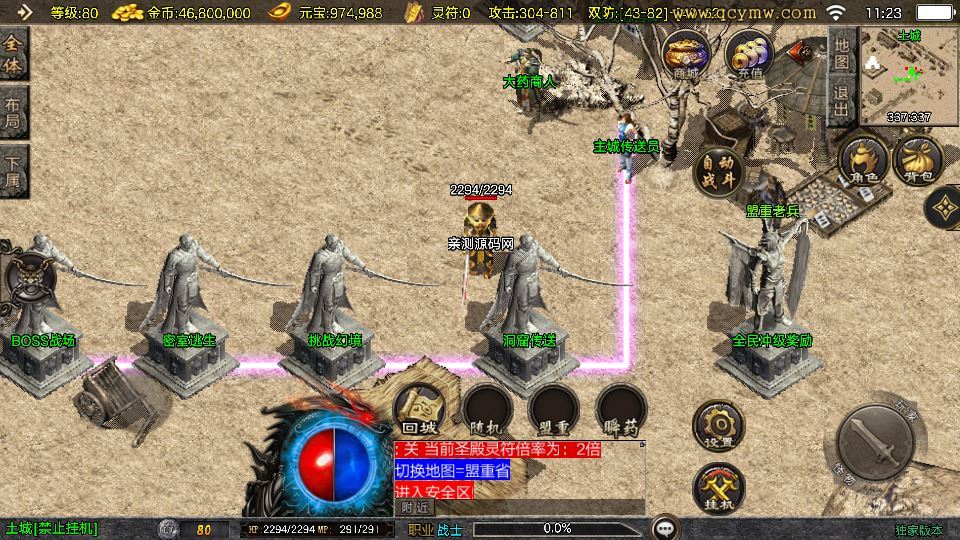Activate the 盟重 teleport slot
960x540 pixels.
[x=553, y=412]
